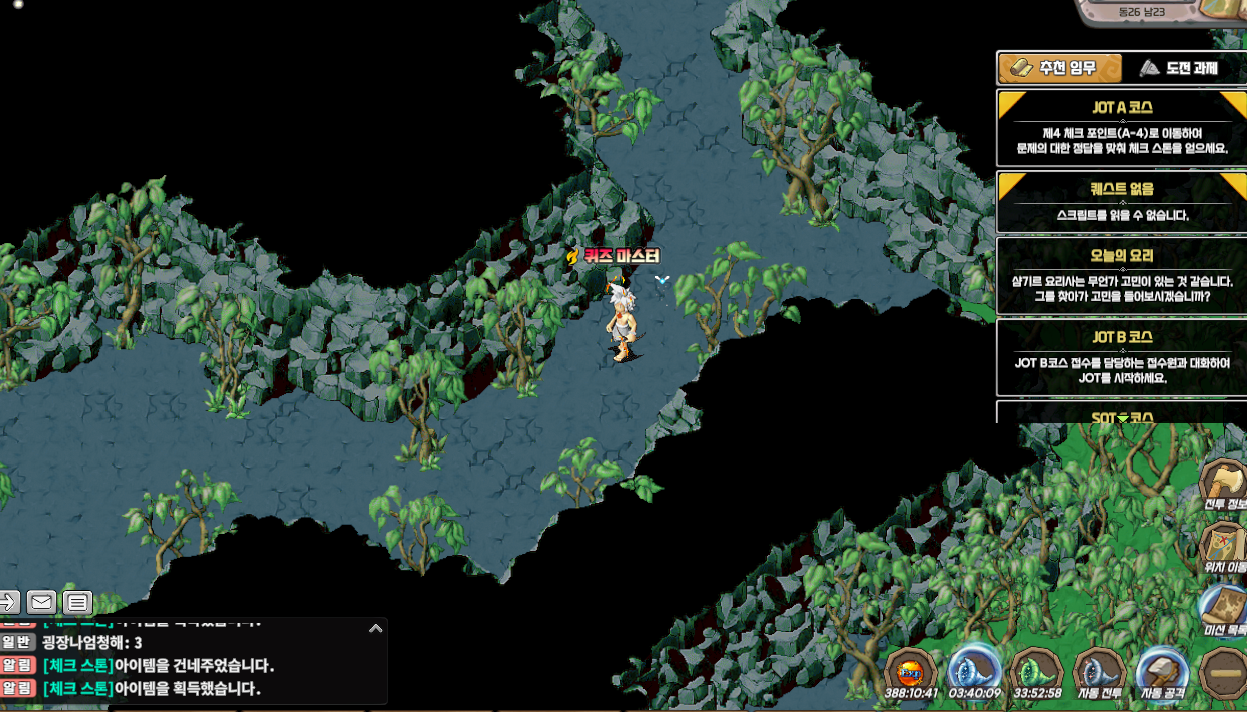Click the Exp boost orb icon

pos(911,672)
